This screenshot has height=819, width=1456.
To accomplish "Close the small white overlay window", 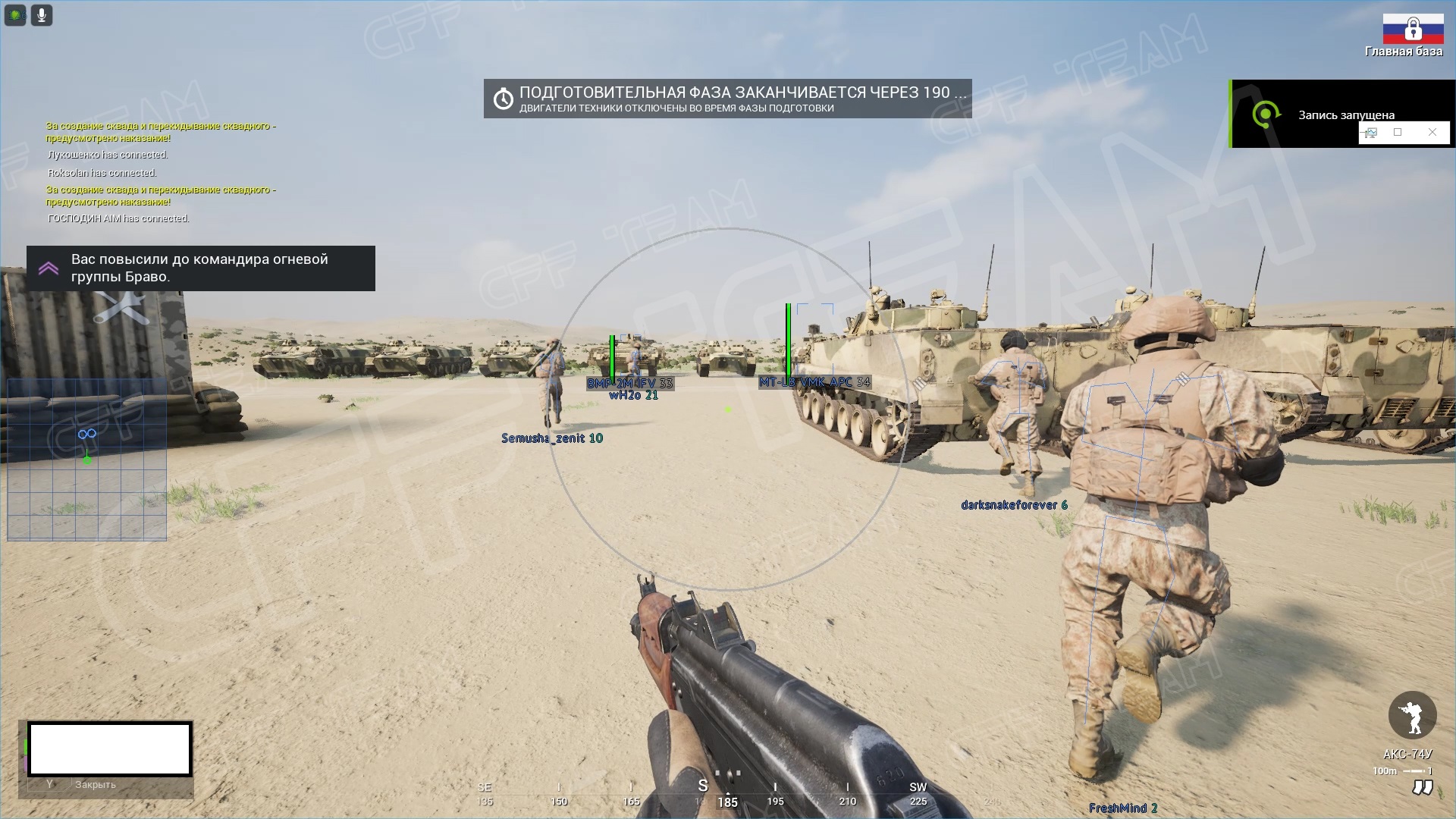I will tap(1432, 133).
